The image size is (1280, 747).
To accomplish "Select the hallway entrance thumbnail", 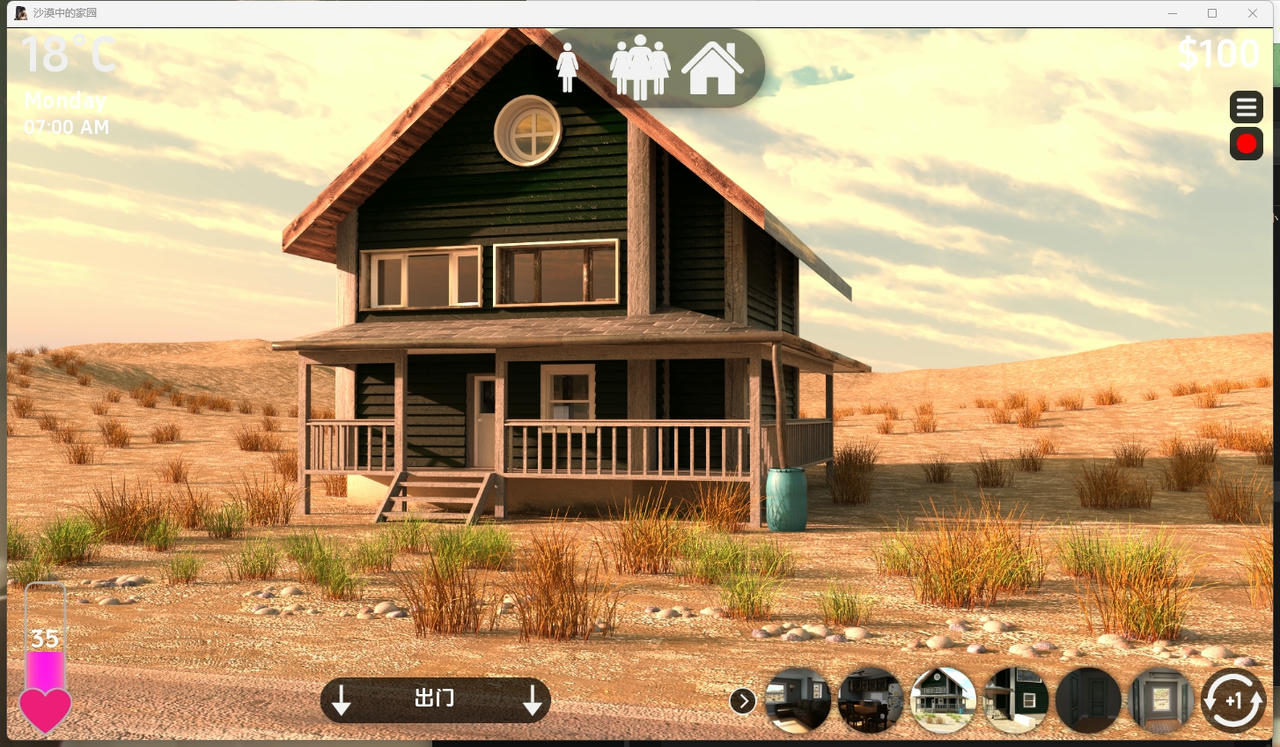I will pyautogui.click(x=1161, y=700).
